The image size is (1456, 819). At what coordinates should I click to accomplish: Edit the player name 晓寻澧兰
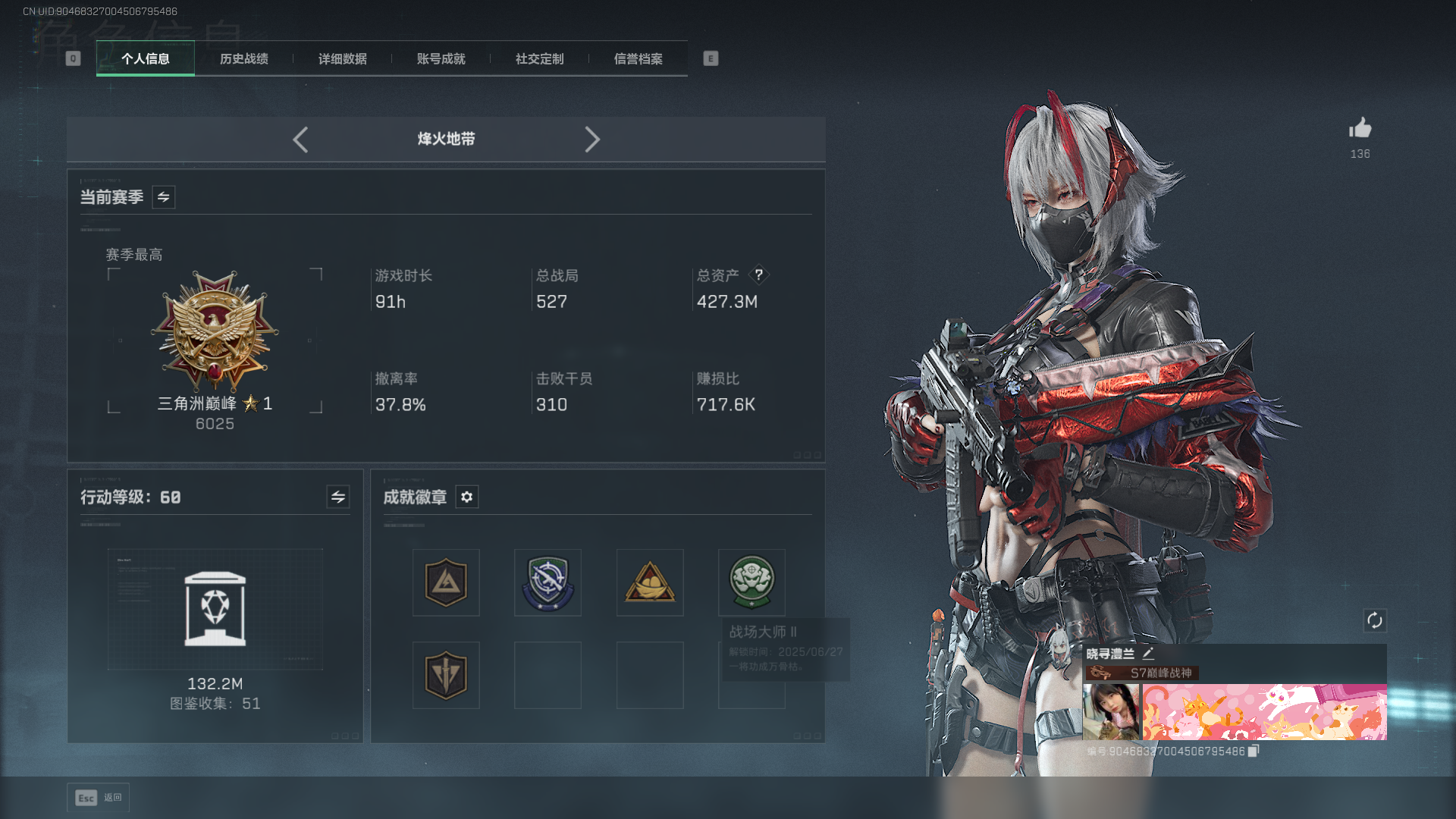click(x=1148, y=654)
